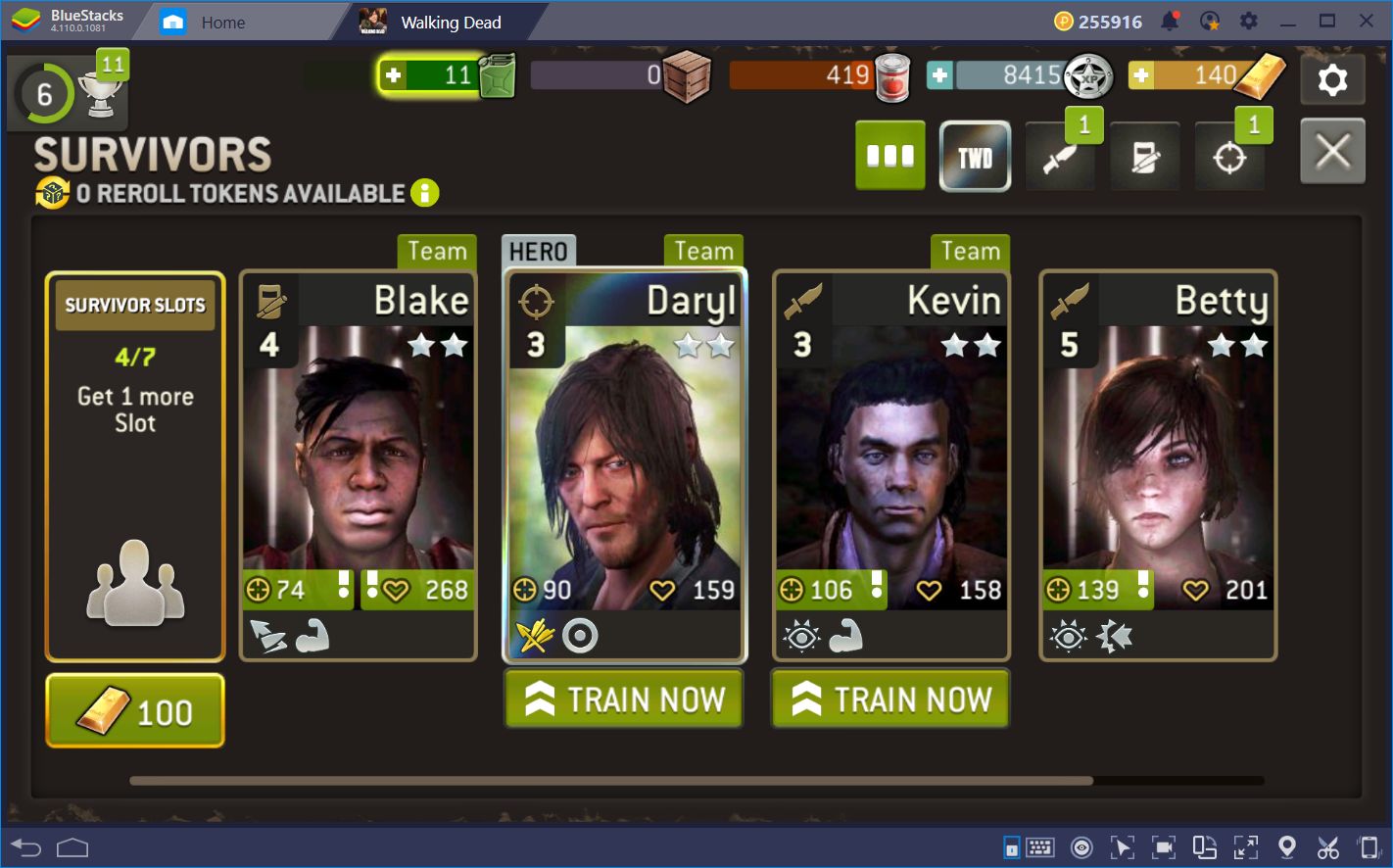This screenshot has width=1393, height=868.
Task: Add more gold bars with plus
Action: click(1142, 75)
